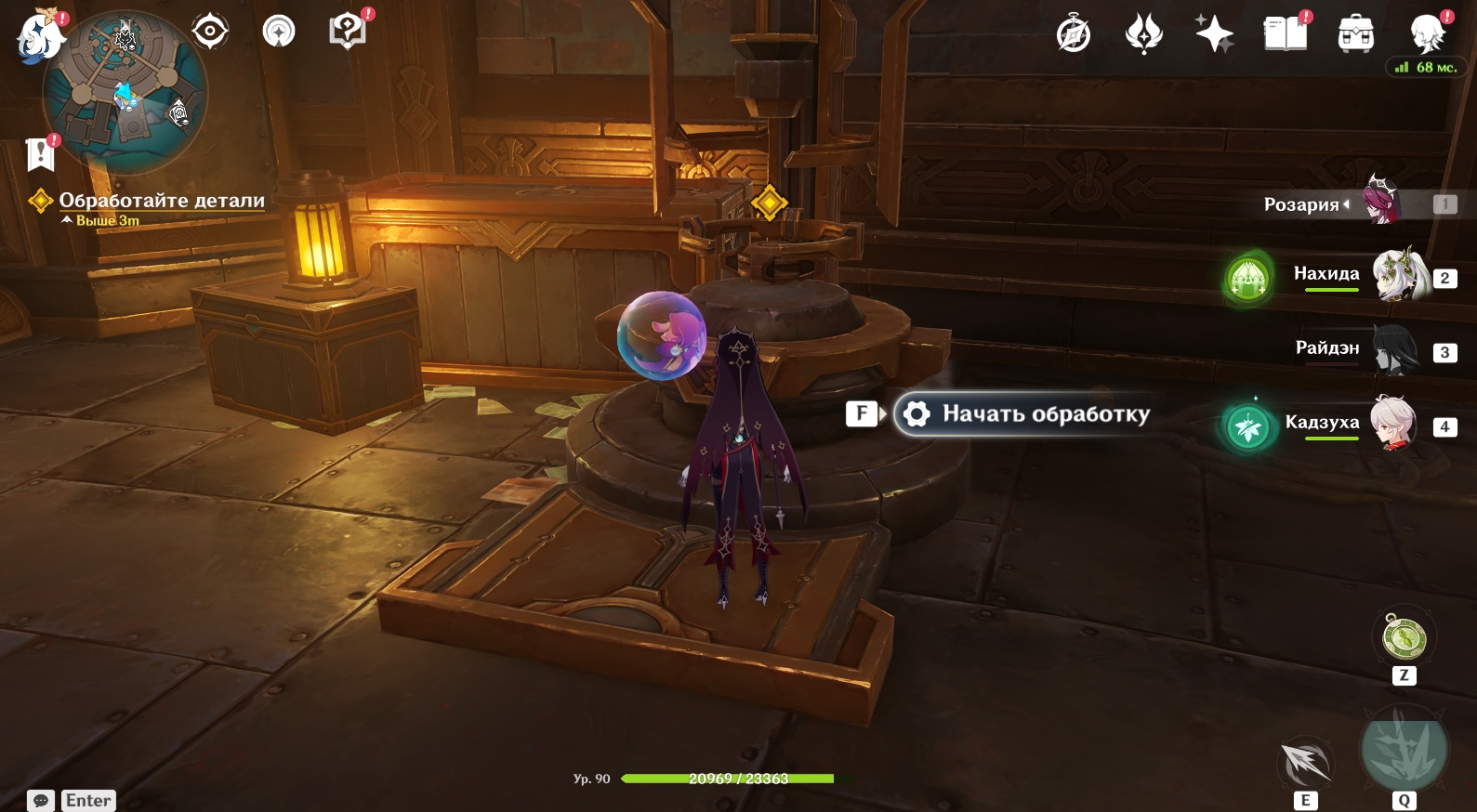Open the tutorial question-mark icon
Image resolution: width=1477 pixels, height=812 pixels.
point(347,31)
